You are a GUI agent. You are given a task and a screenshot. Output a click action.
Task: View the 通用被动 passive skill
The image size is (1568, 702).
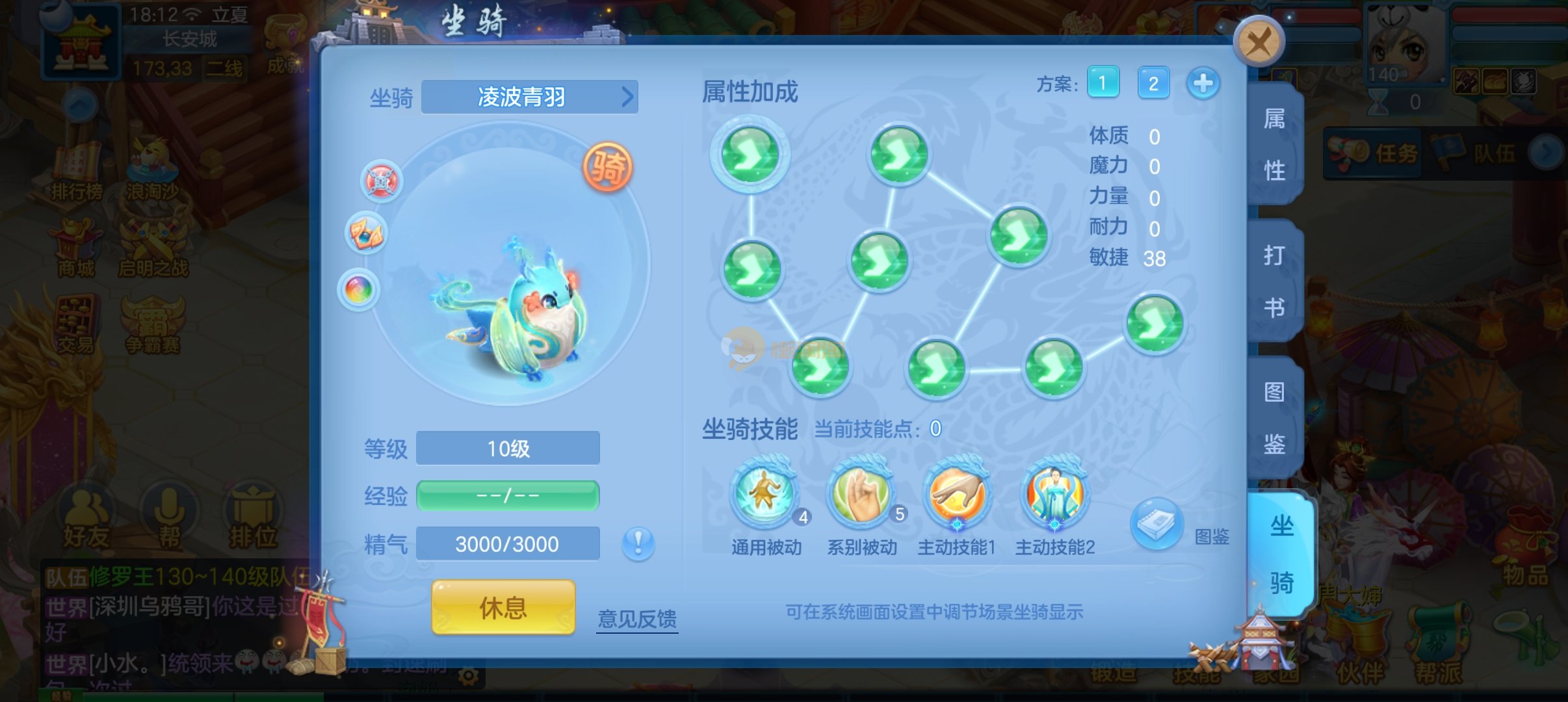click(x=765, y=494)
